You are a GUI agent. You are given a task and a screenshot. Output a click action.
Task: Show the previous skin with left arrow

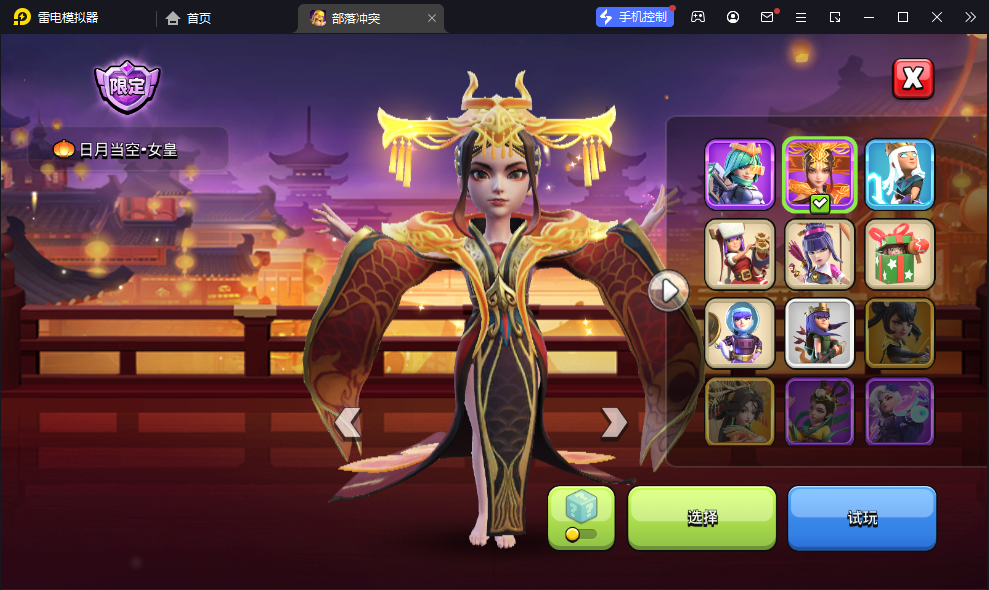347,422
